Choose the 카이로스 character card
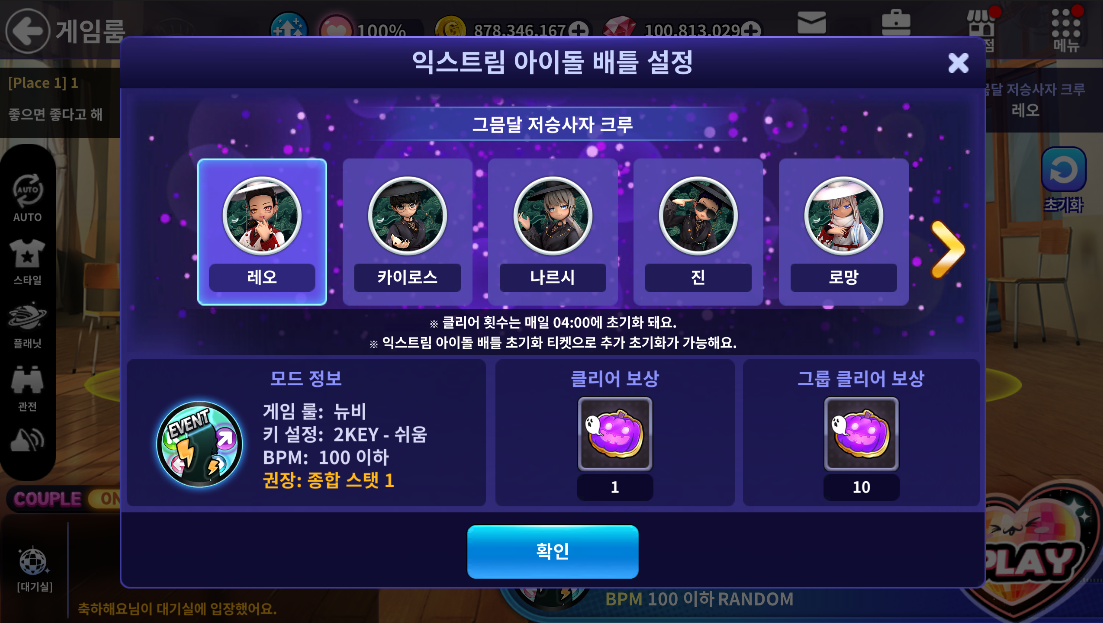Screen dimensions: 1103x623 (407, 231)
